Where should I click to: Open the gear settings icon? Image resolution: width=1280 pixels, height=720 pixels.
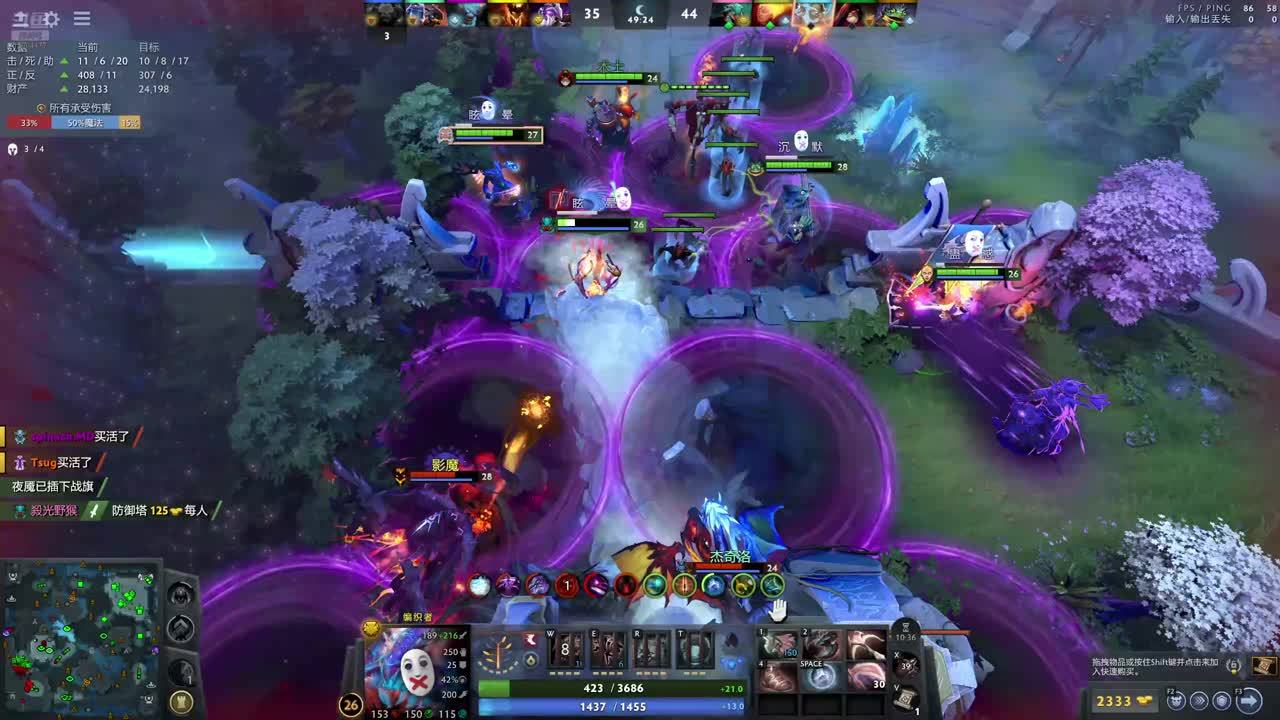coord(51,18)
